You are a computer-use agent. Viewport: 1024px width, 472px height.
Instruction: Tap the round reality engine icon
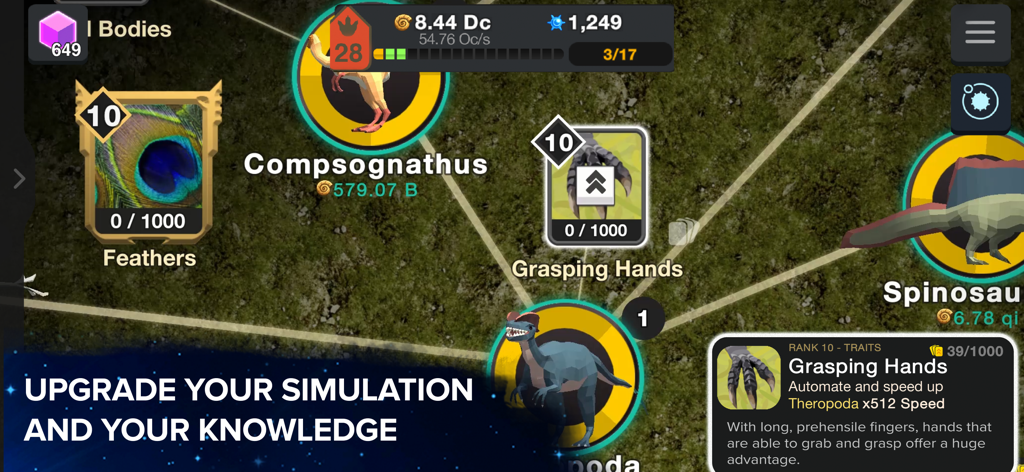point(979,102)
